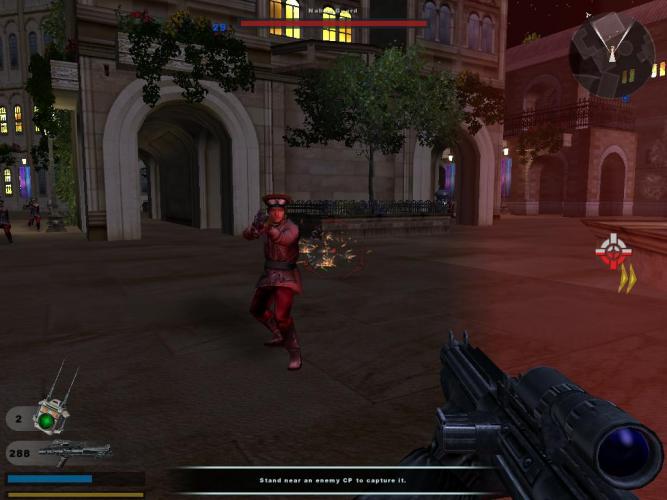Select the recon droid secondary item icon
Viewport: 667px width, 500px height.
coord(47,413)
